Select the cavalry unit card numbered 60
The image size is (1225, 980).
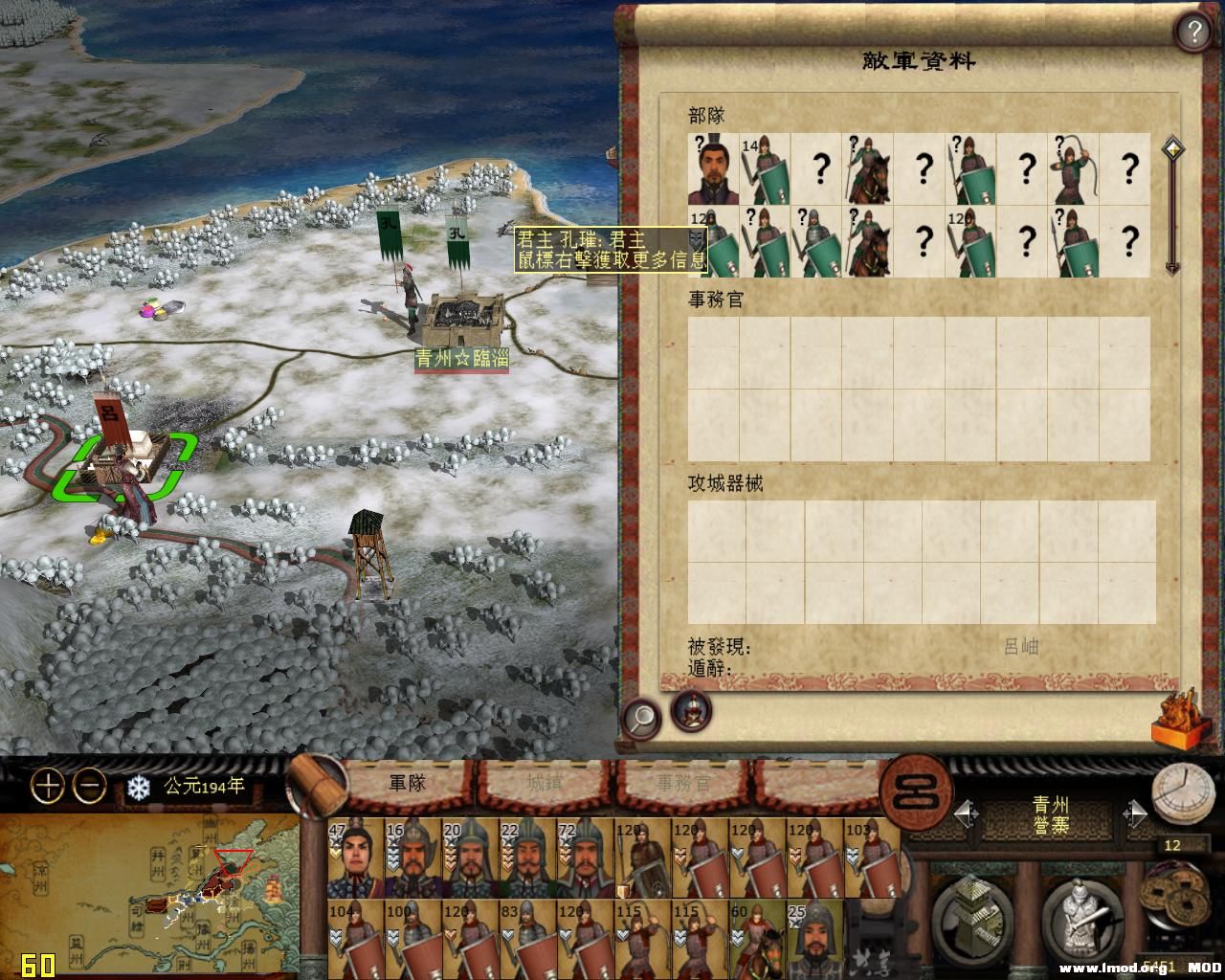[757, 938]
